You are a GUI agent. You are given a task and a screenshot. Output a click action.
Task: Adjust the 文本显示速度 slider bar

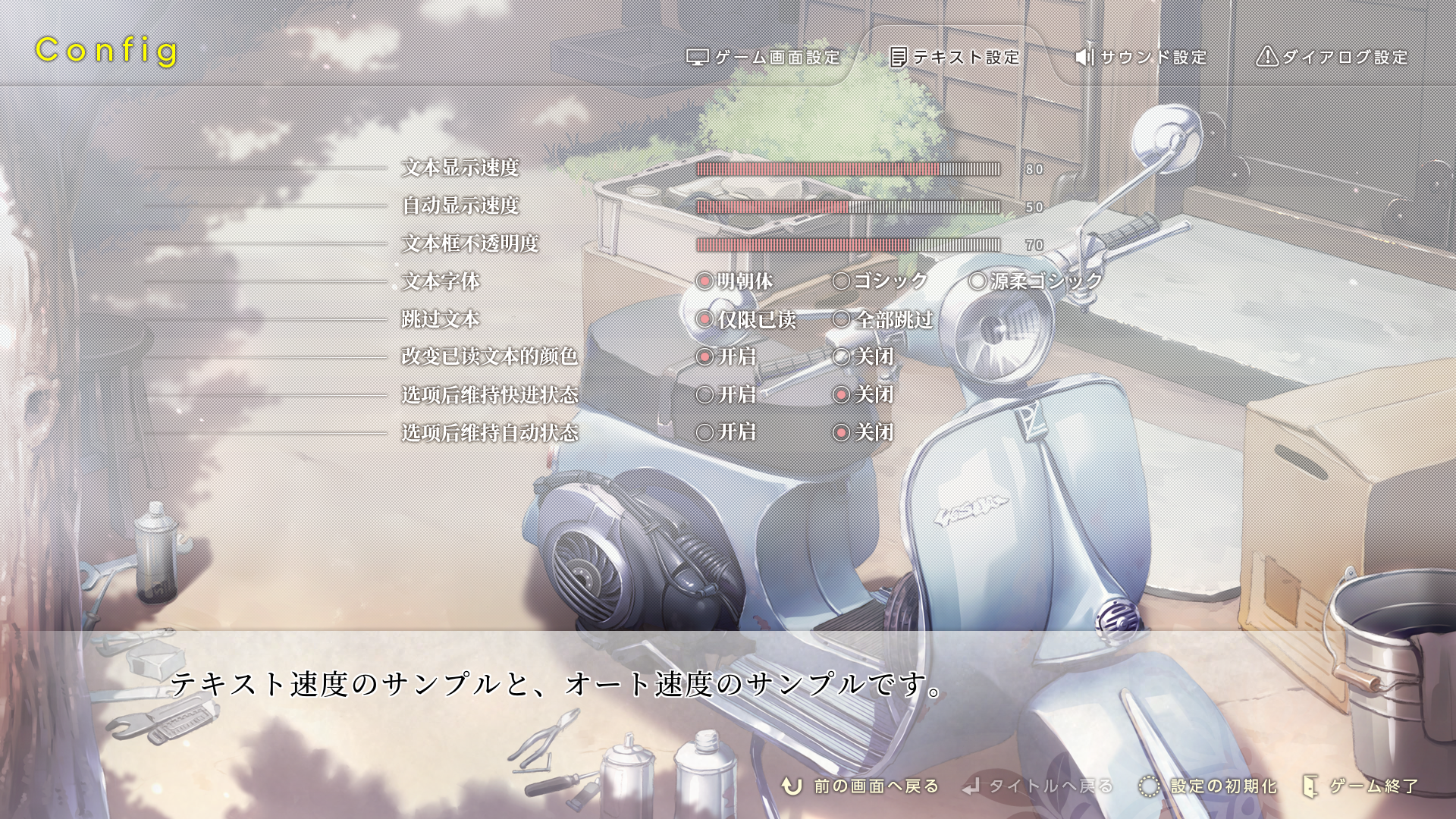pyautogui.click(x=848, y=169)
